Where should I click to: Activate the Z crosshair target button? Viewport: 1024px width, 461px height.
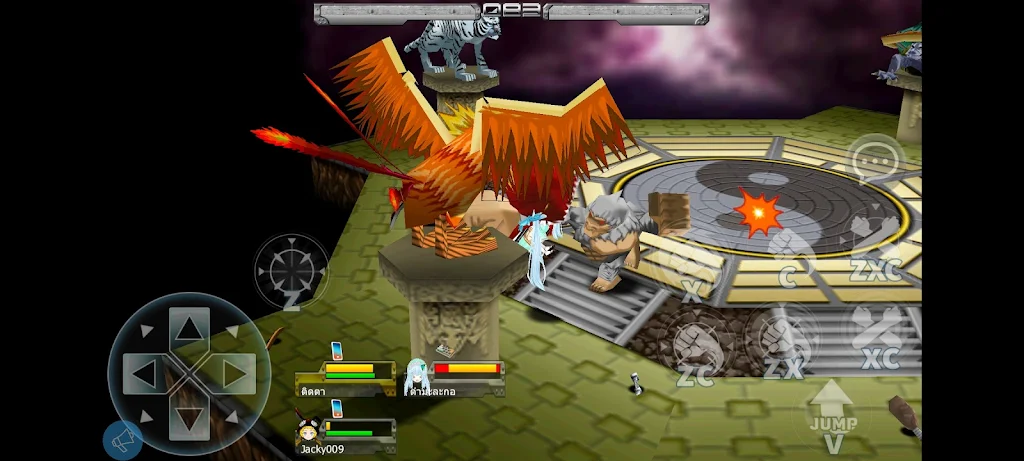point(291,272)
